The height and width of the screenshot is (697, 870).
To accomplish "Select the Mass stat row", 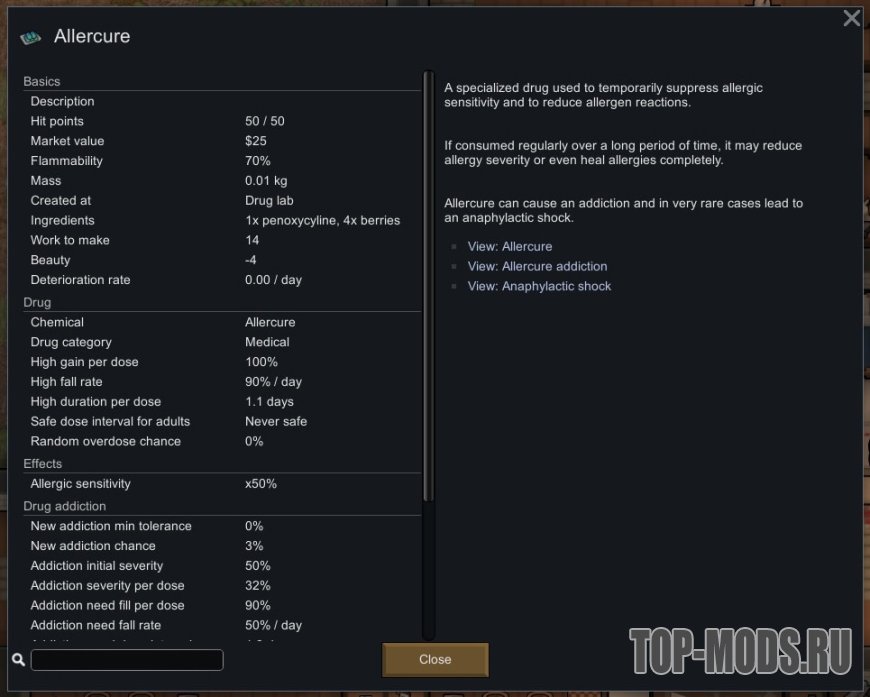I will tap(222, 181).
